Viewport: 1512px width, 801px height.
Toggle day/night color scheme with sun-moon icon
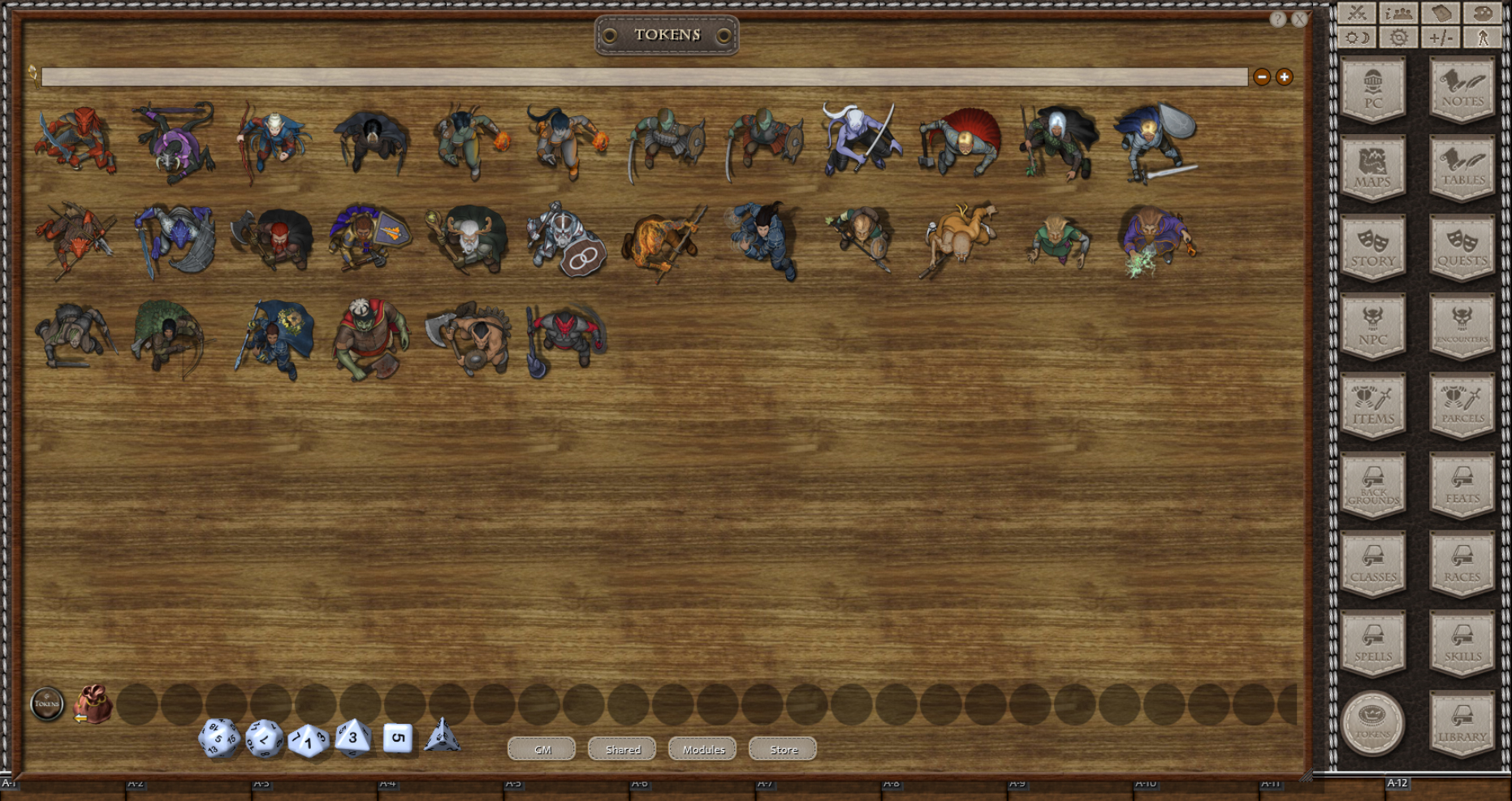click(x=1358, y=37)
